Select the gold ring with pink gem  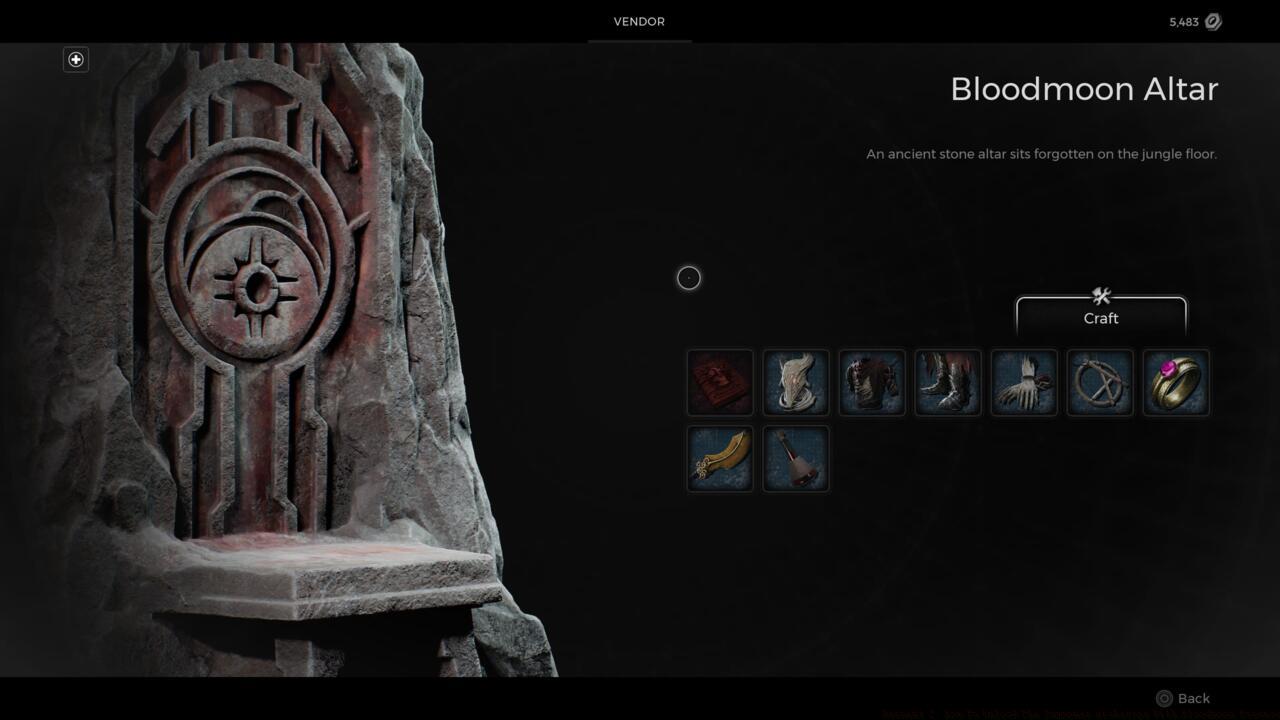[1175, 382]
